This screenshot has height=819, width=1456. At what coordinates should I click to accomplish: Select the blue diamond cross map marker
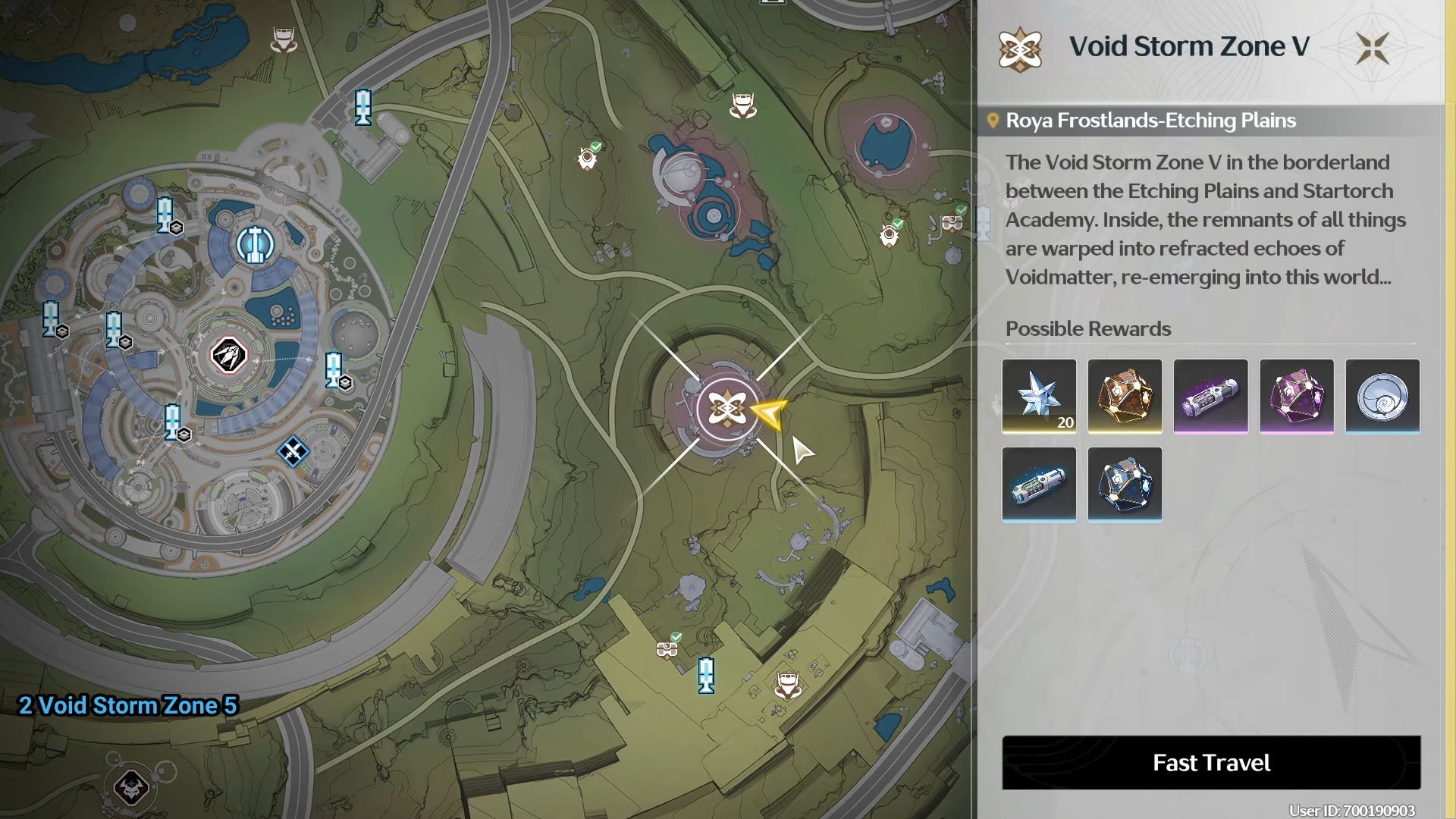293,452
